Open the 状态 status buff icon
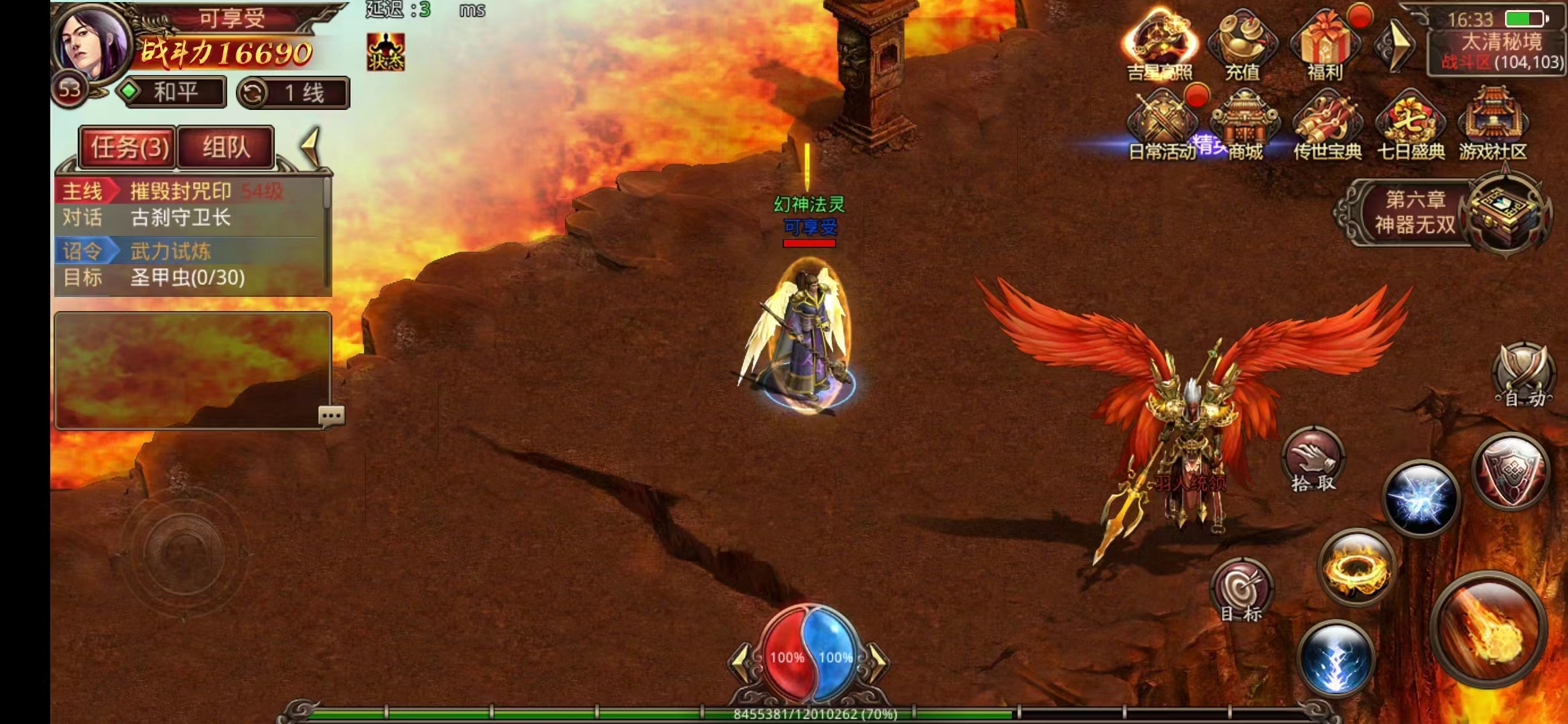This screenshot has width=1568, height=724. click(x=385, y=52)
